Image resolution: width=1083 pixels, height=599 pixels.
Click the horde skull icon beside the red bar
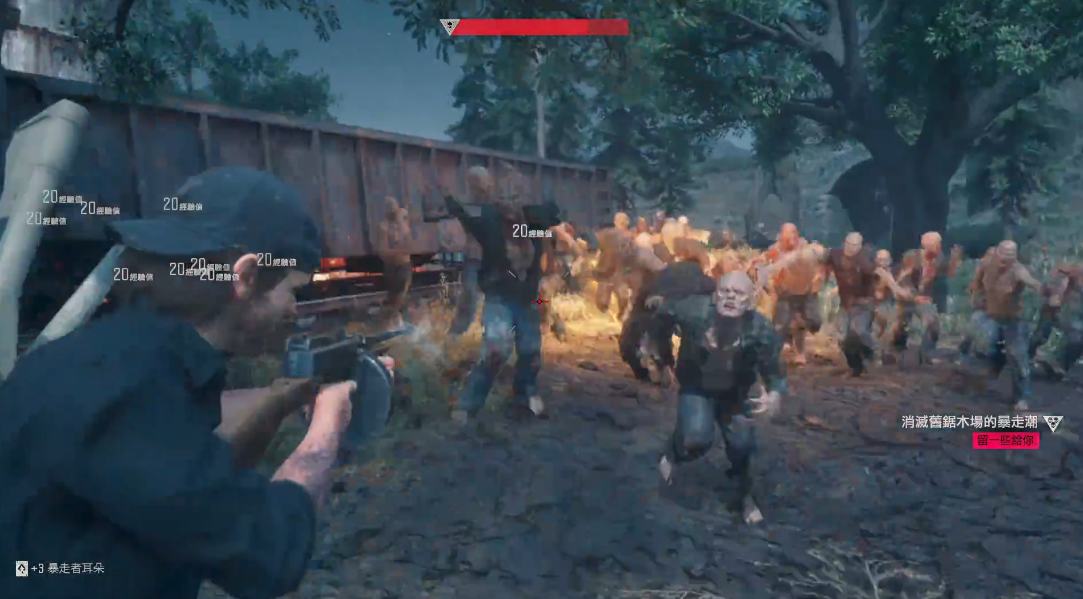click(449, 27)
